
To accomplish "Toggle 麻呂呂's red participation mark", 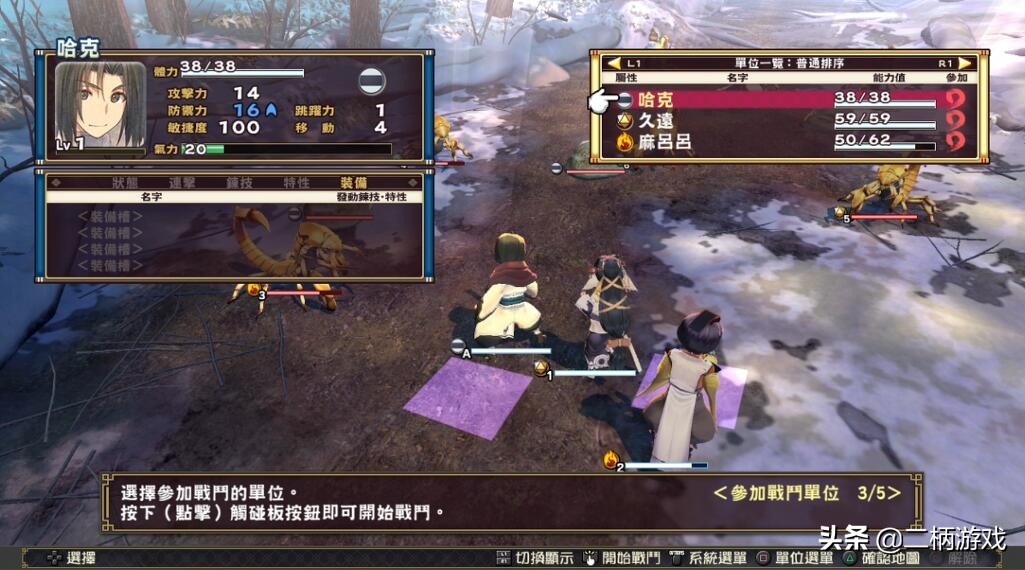I will (x=956, y=142).
